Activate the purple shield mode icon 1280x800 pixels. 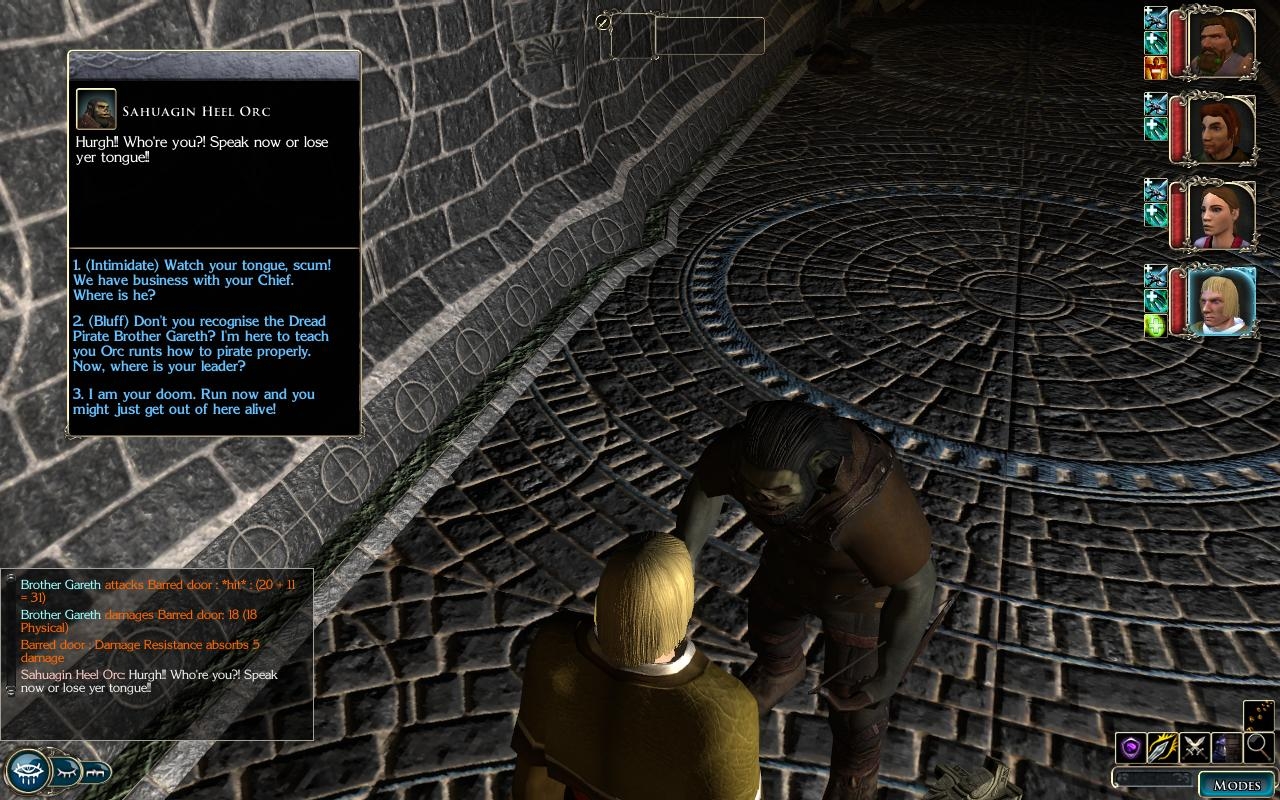point(1130,747)
